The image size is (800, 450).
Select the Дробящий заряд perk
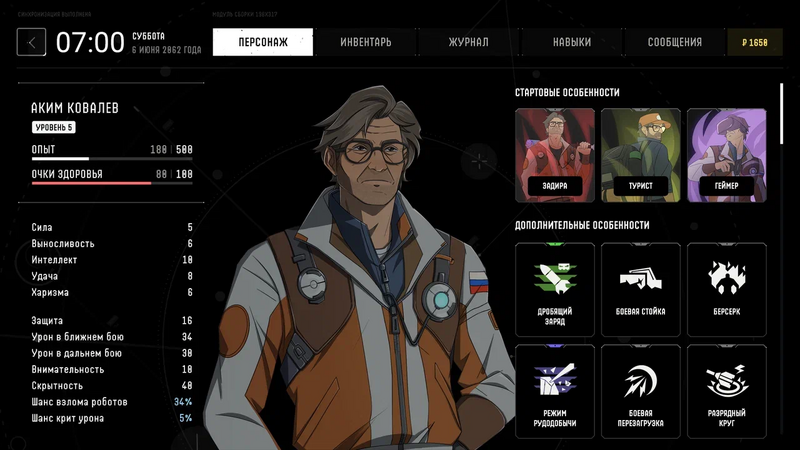[x=554, y=290]
